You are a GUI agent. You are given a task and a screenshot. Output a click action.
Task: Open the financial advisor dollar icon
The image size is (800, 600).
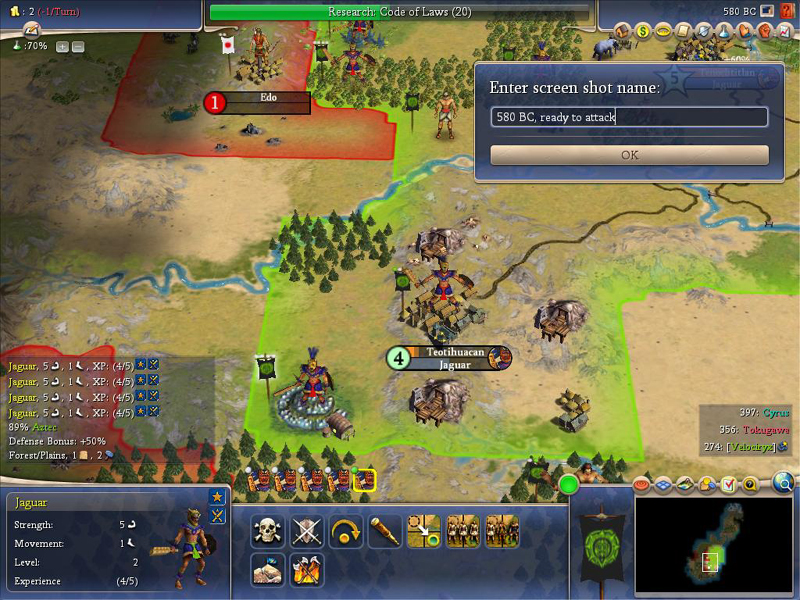point(644,32)
